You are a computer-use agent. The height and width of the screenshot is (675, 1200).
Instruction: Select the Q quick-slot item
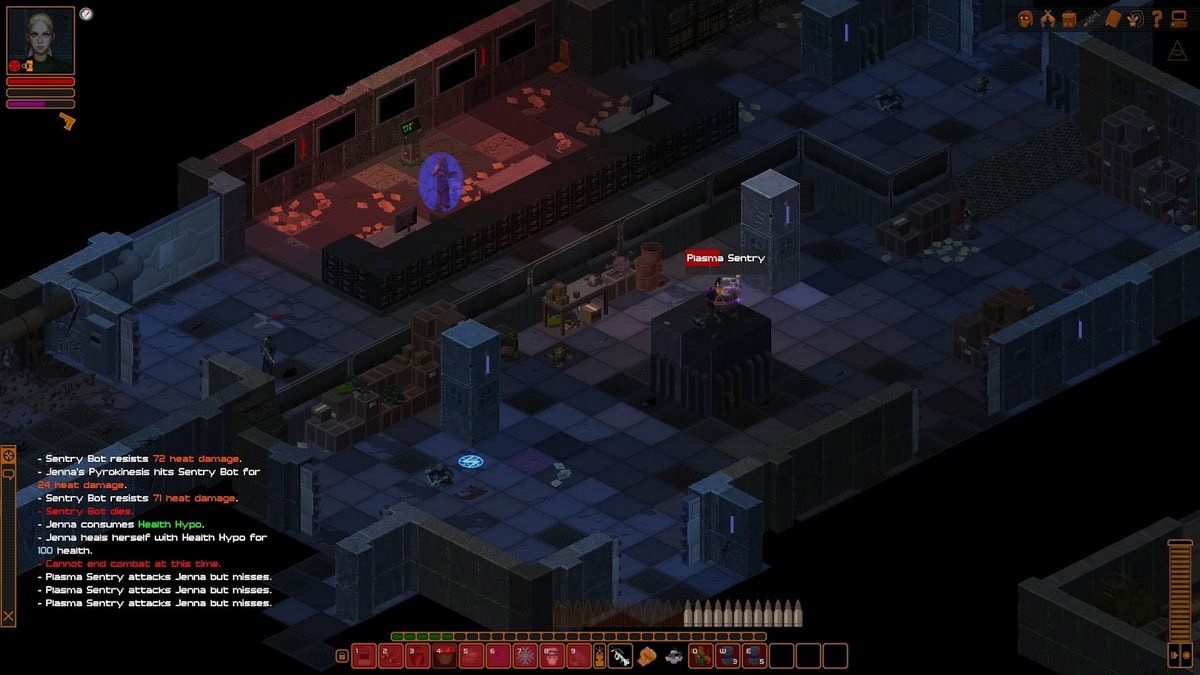(700, 656)
